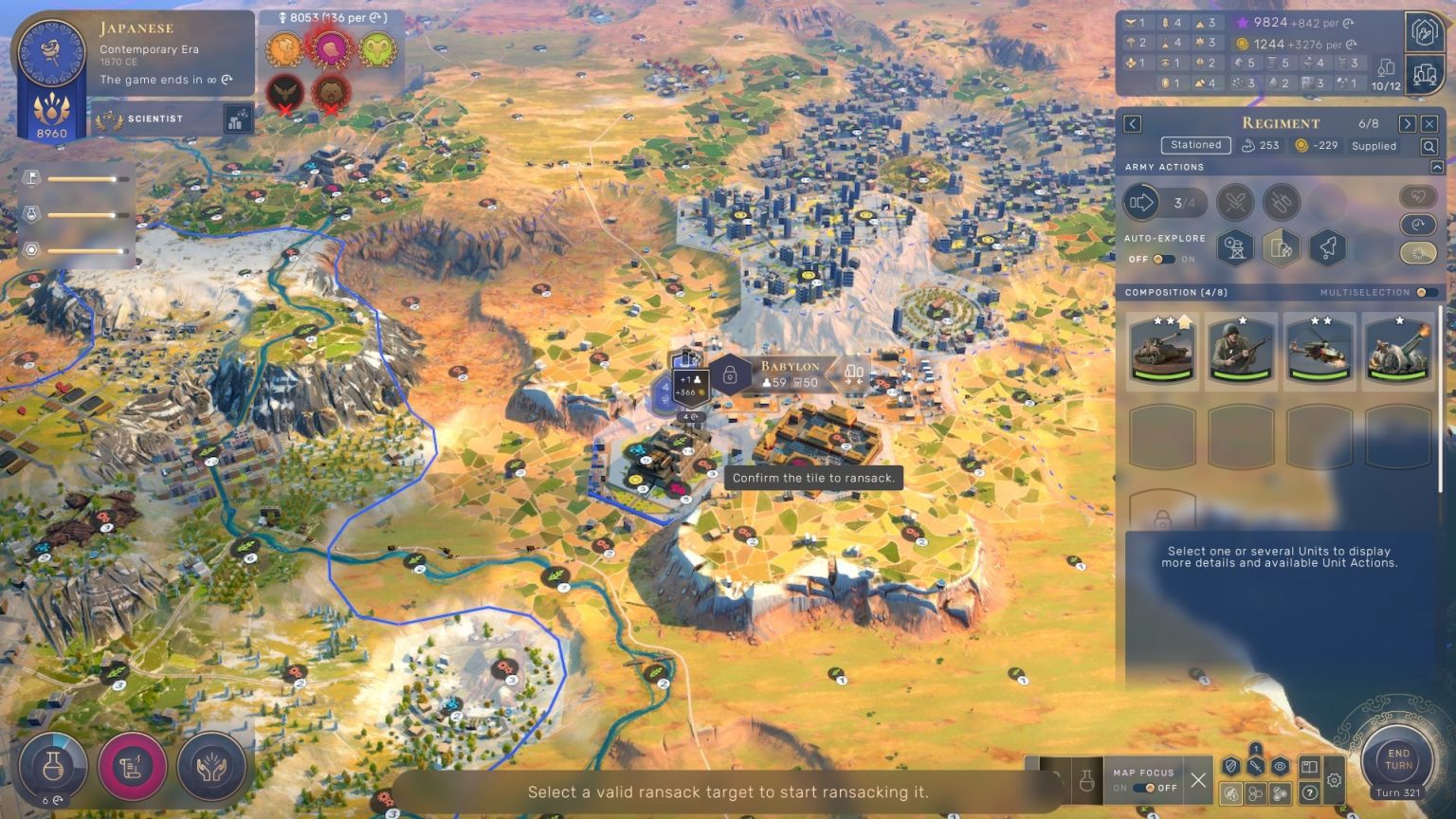Open the technology flask screen

(53, 766)
